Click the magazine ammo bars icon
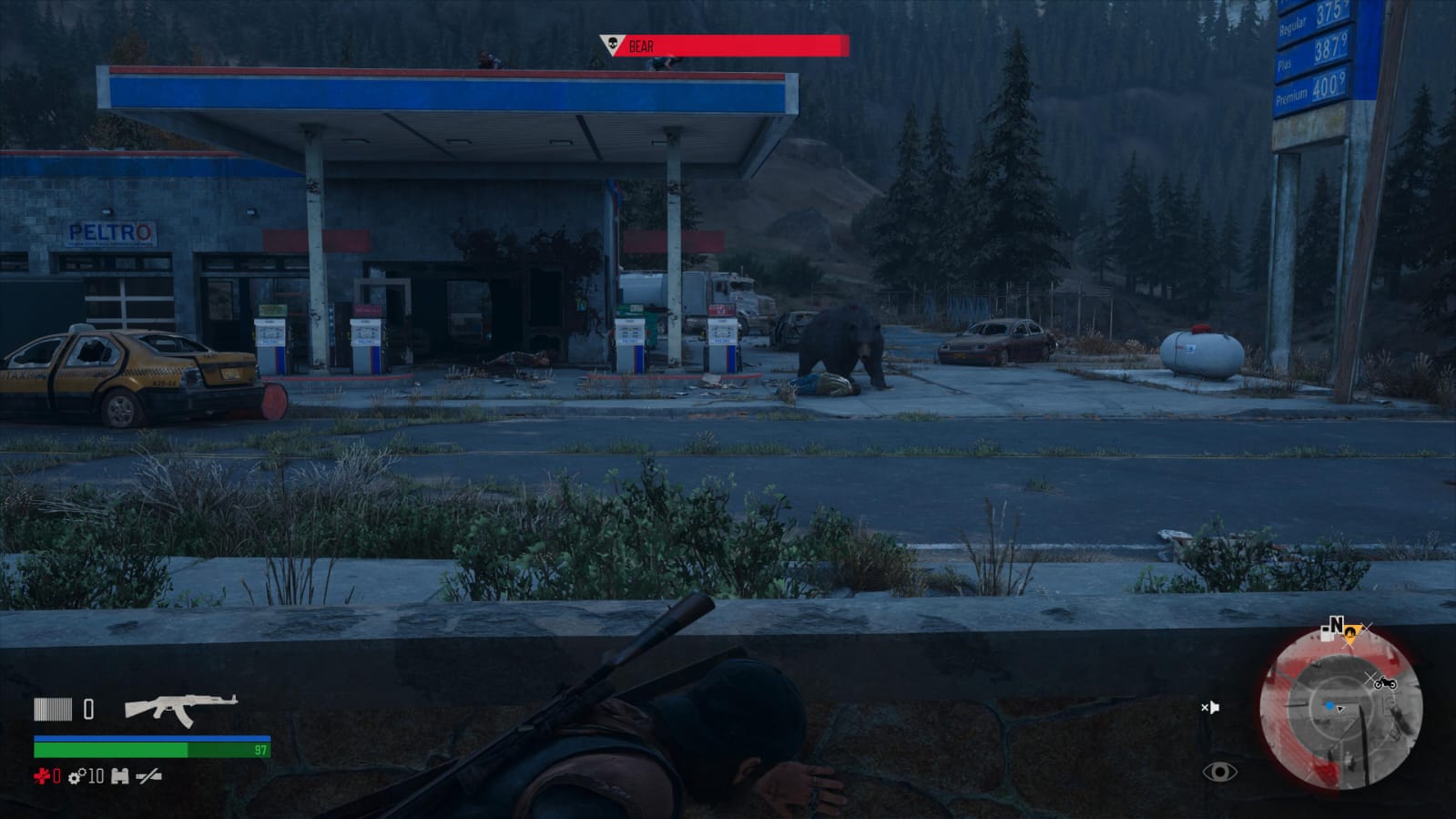The width and height of the screenshot is (1456, 819). click(53, 709)
